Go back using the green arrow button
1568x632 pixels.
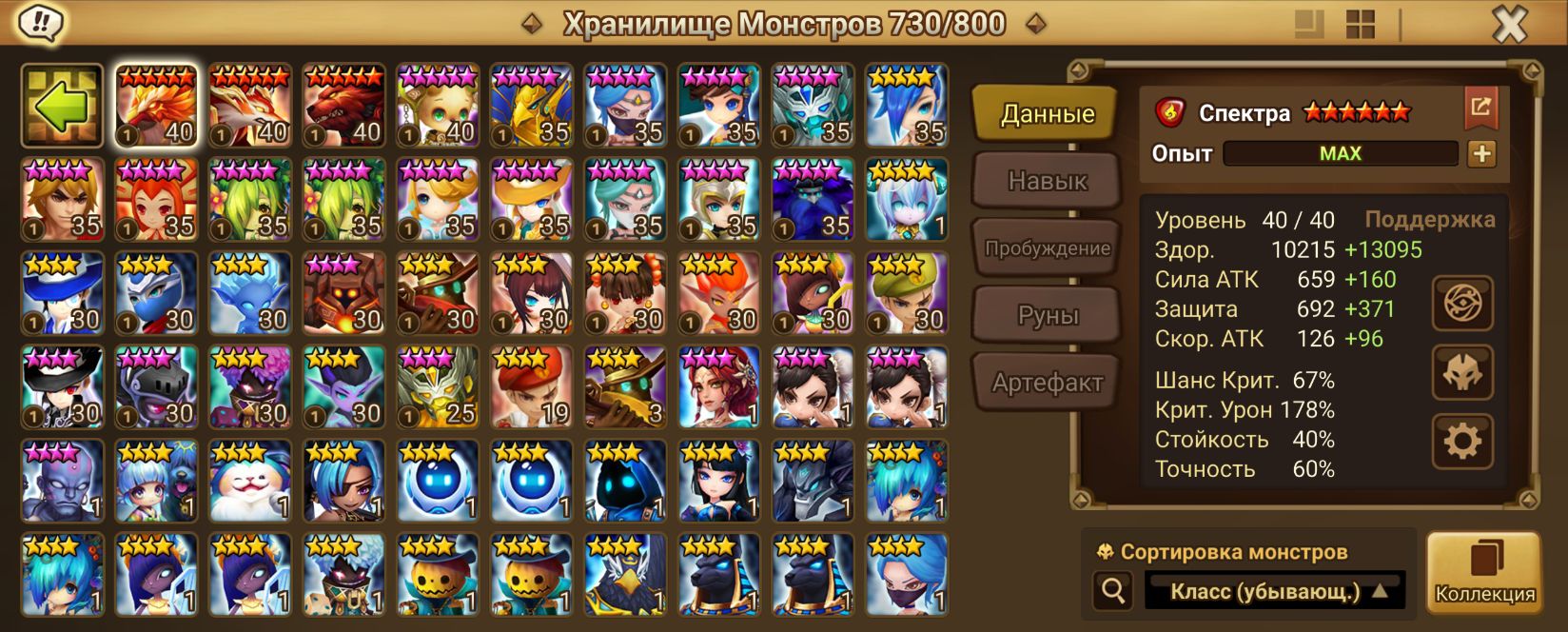click(63, 106)
